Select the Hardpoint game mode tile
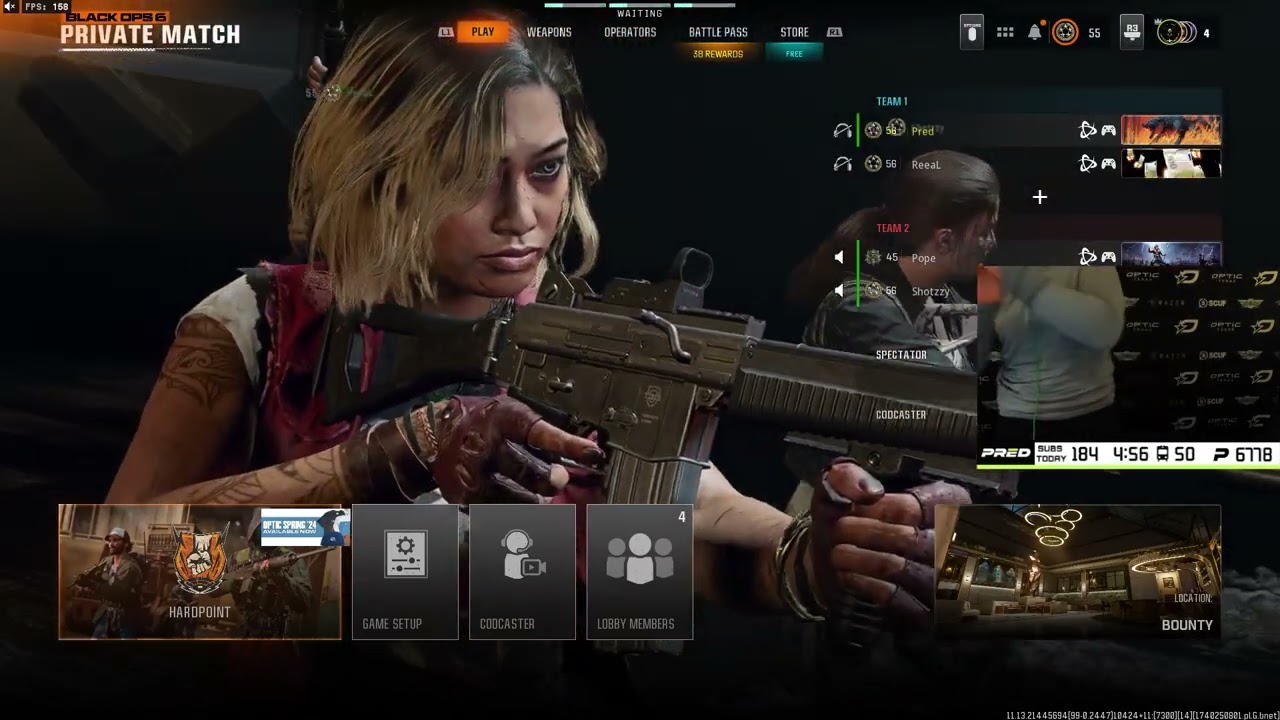Image resolution: width=1280 pixels, height=720 pixels. coord(199,572)
